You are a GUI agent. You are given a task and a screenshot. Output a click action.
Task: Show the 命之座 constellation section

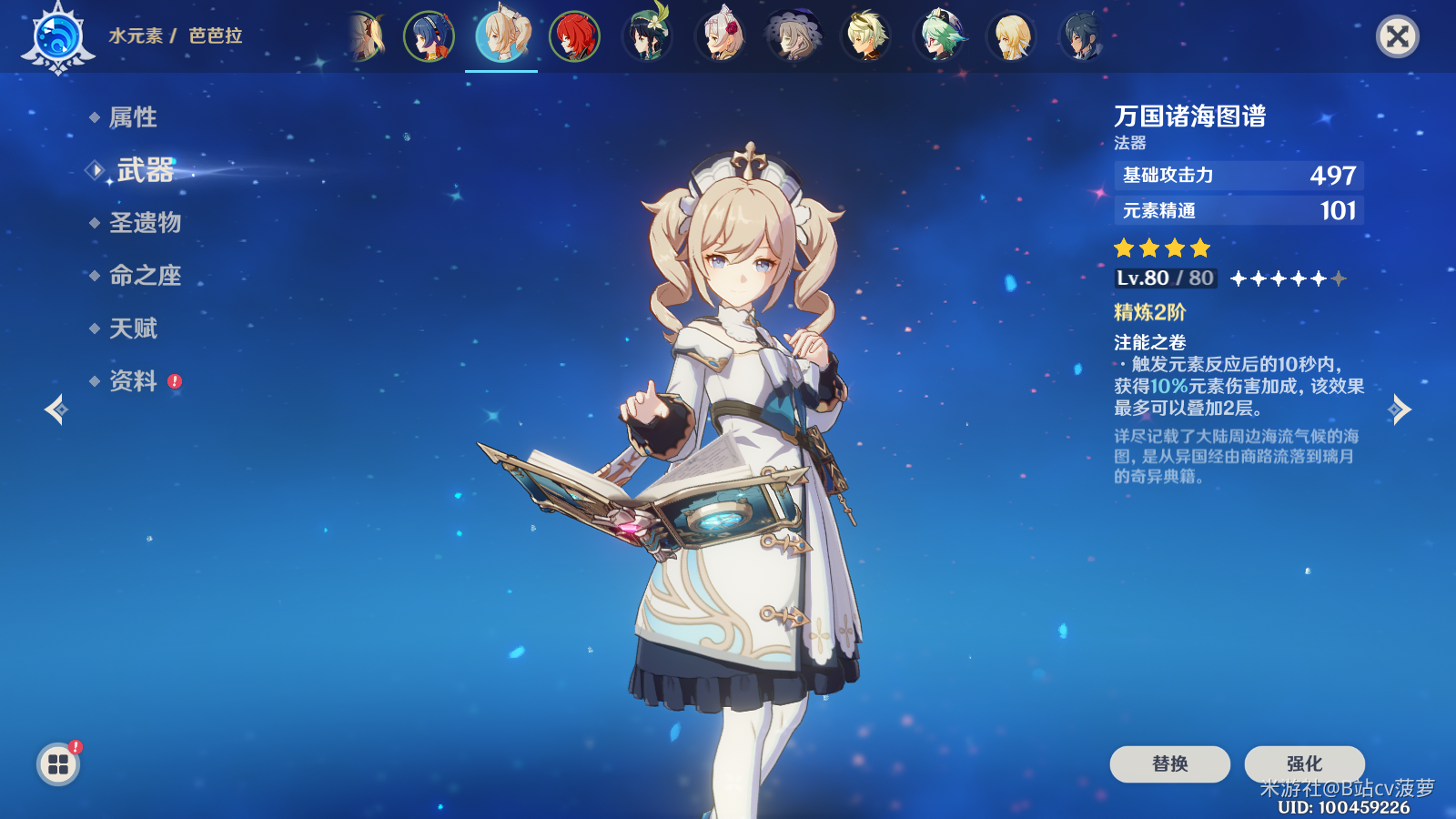[145, 276]
